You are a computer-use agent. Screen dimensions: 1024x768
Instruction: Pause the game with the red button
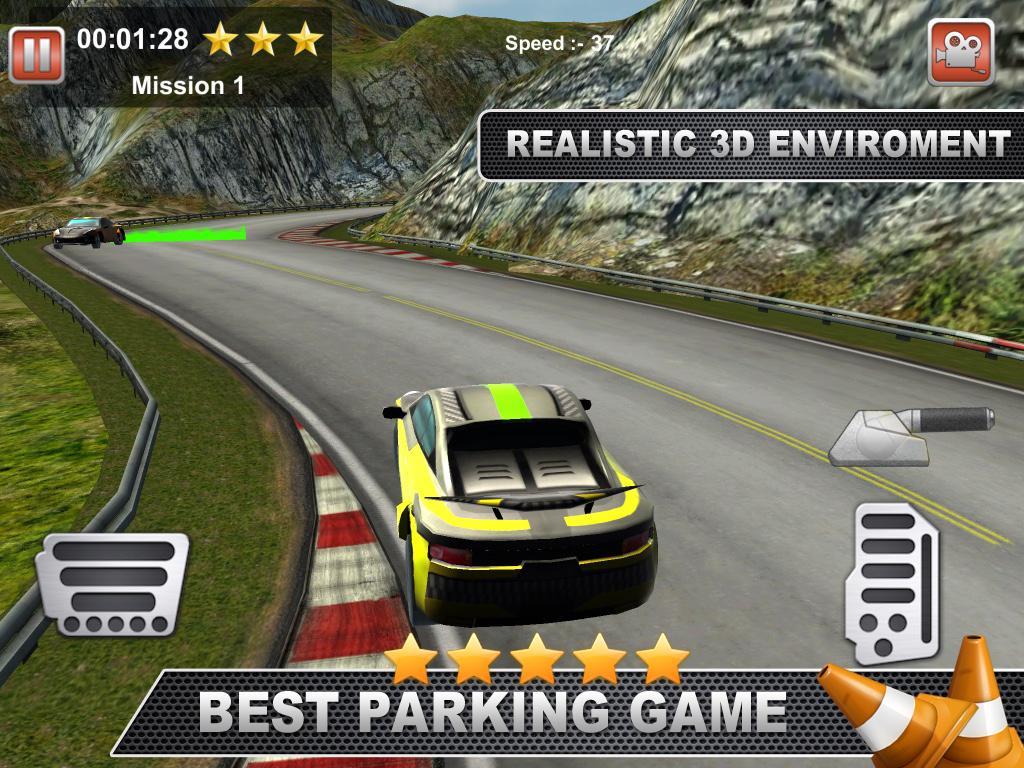pos(37,54)
